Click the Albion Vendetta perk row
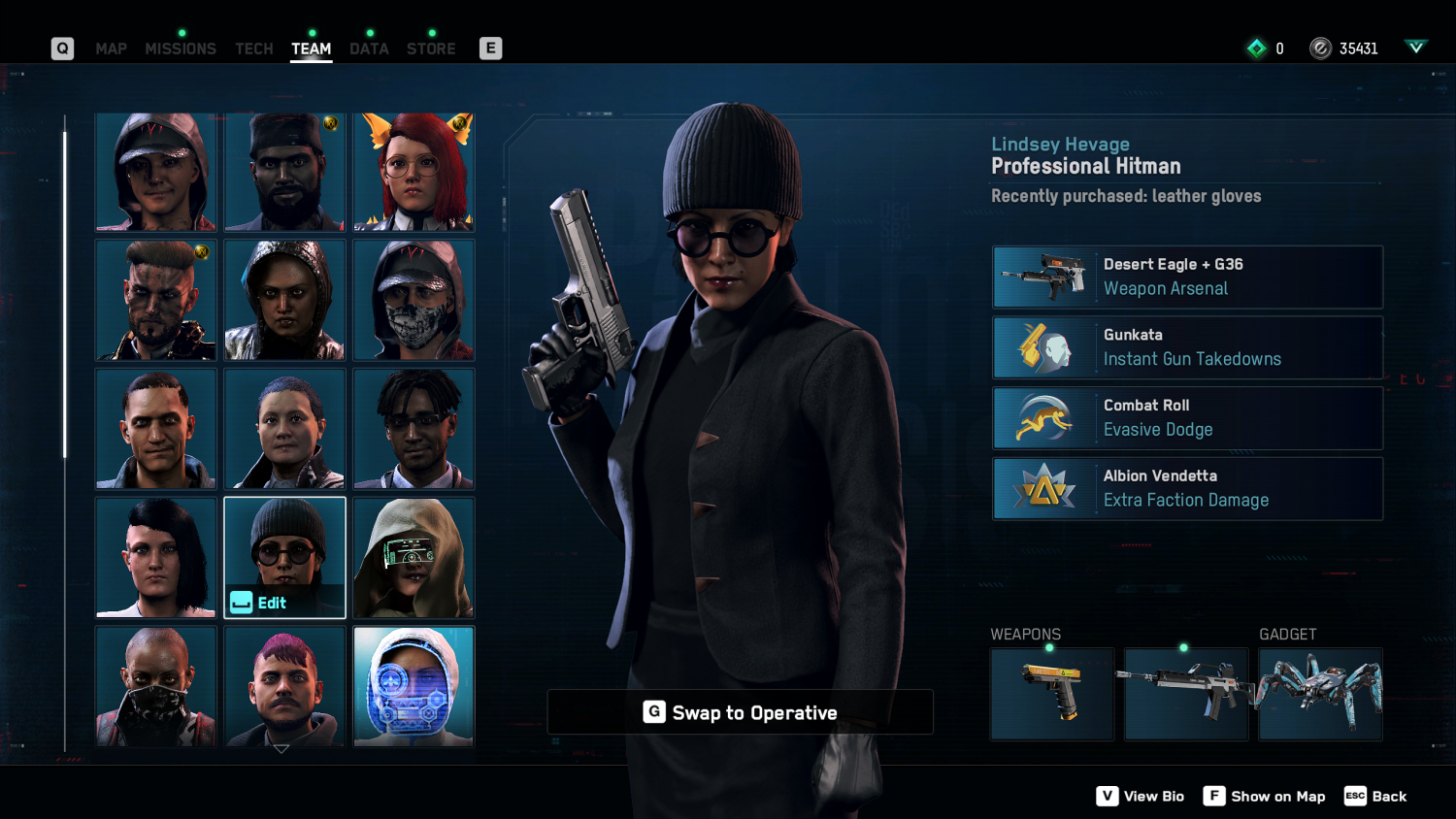The width and height of the screenshot is (1456, 819). (1187, 489)
